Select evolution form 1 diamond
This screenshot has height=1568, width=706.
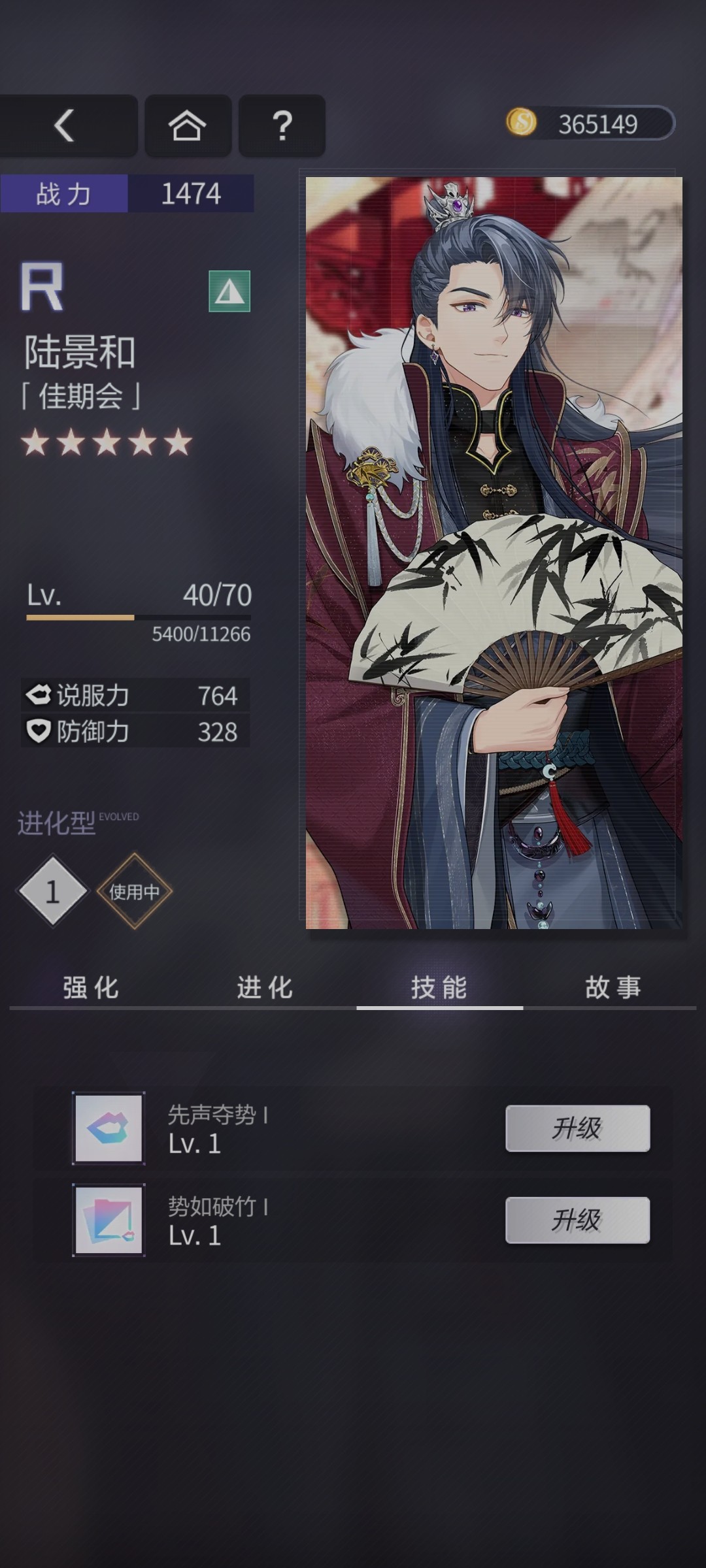[x=52, y=891]
